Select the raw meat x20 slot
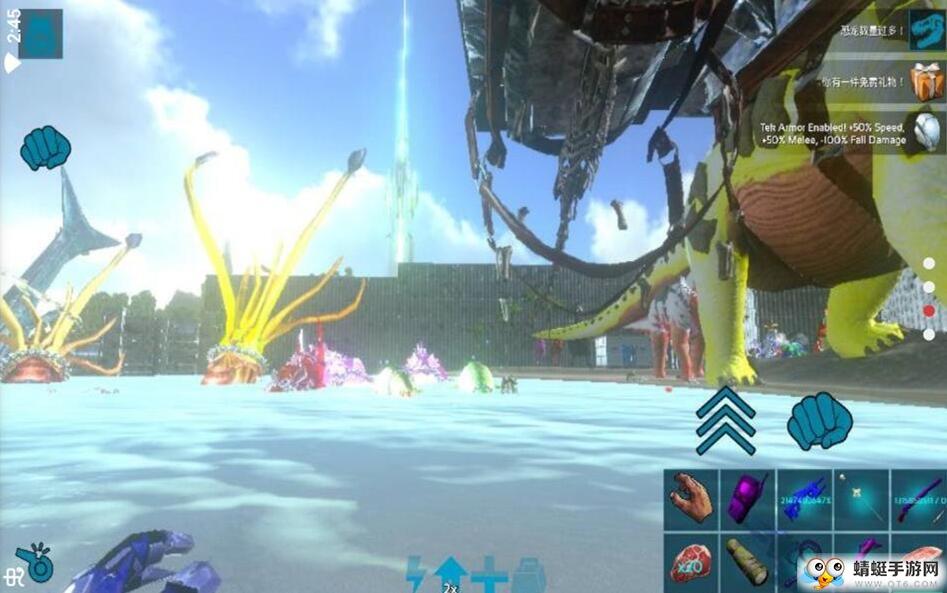The image size is (947, 593). coord(692,561)
